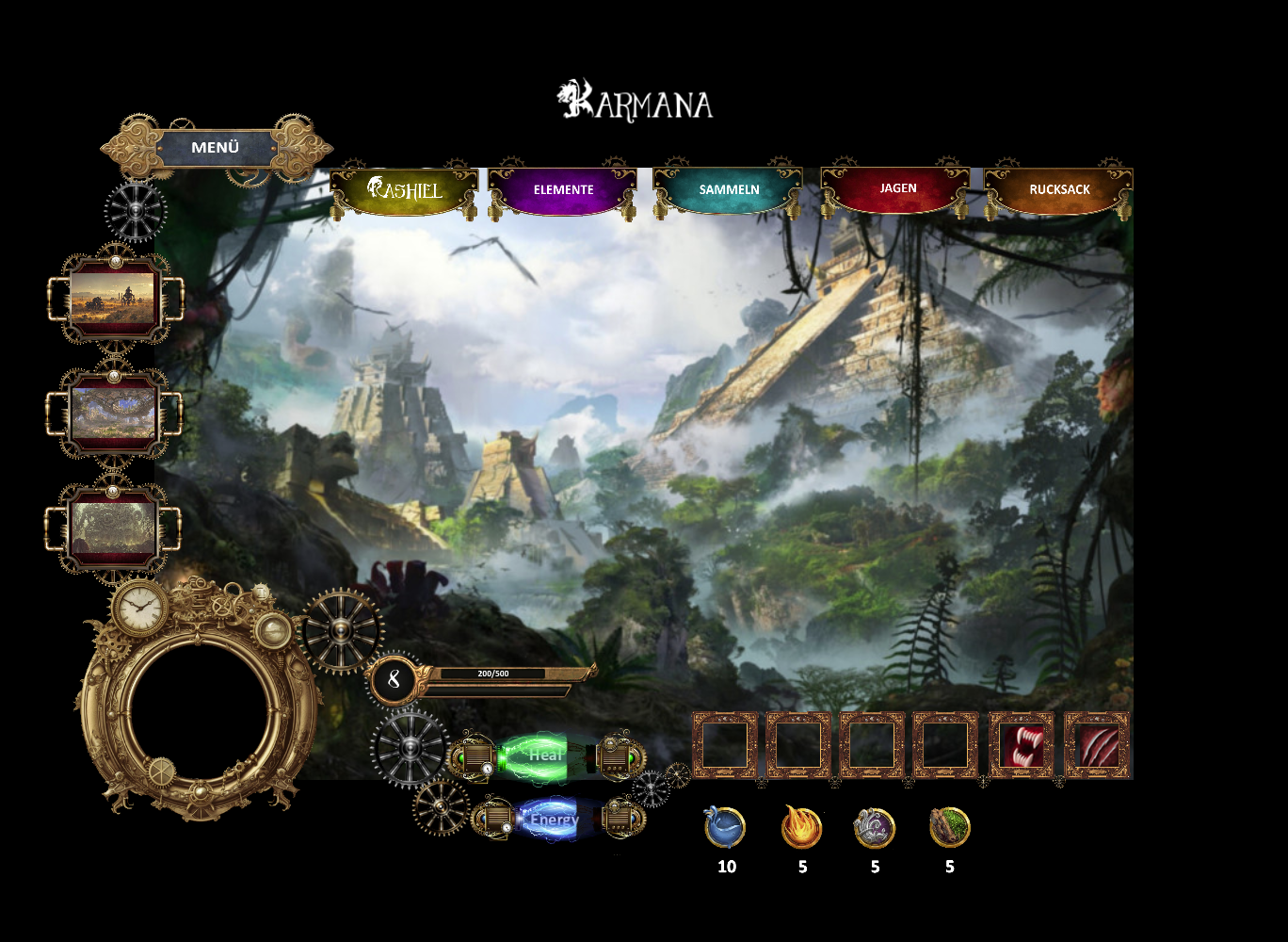This screenshot has height=942, width=1288.
Task: Choose the JAGEN tab
Action: point(897,188)
